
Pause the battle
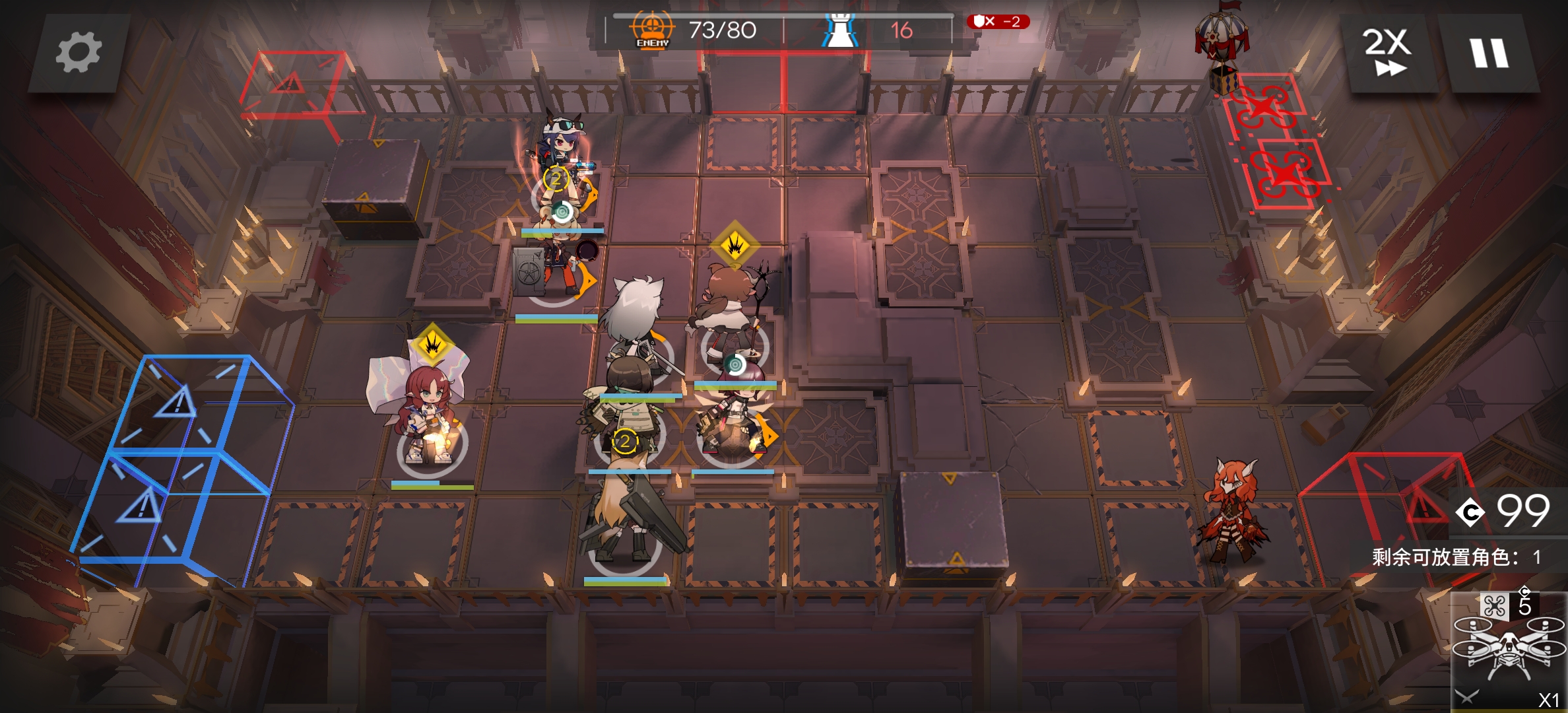(x=1489, y=53)
